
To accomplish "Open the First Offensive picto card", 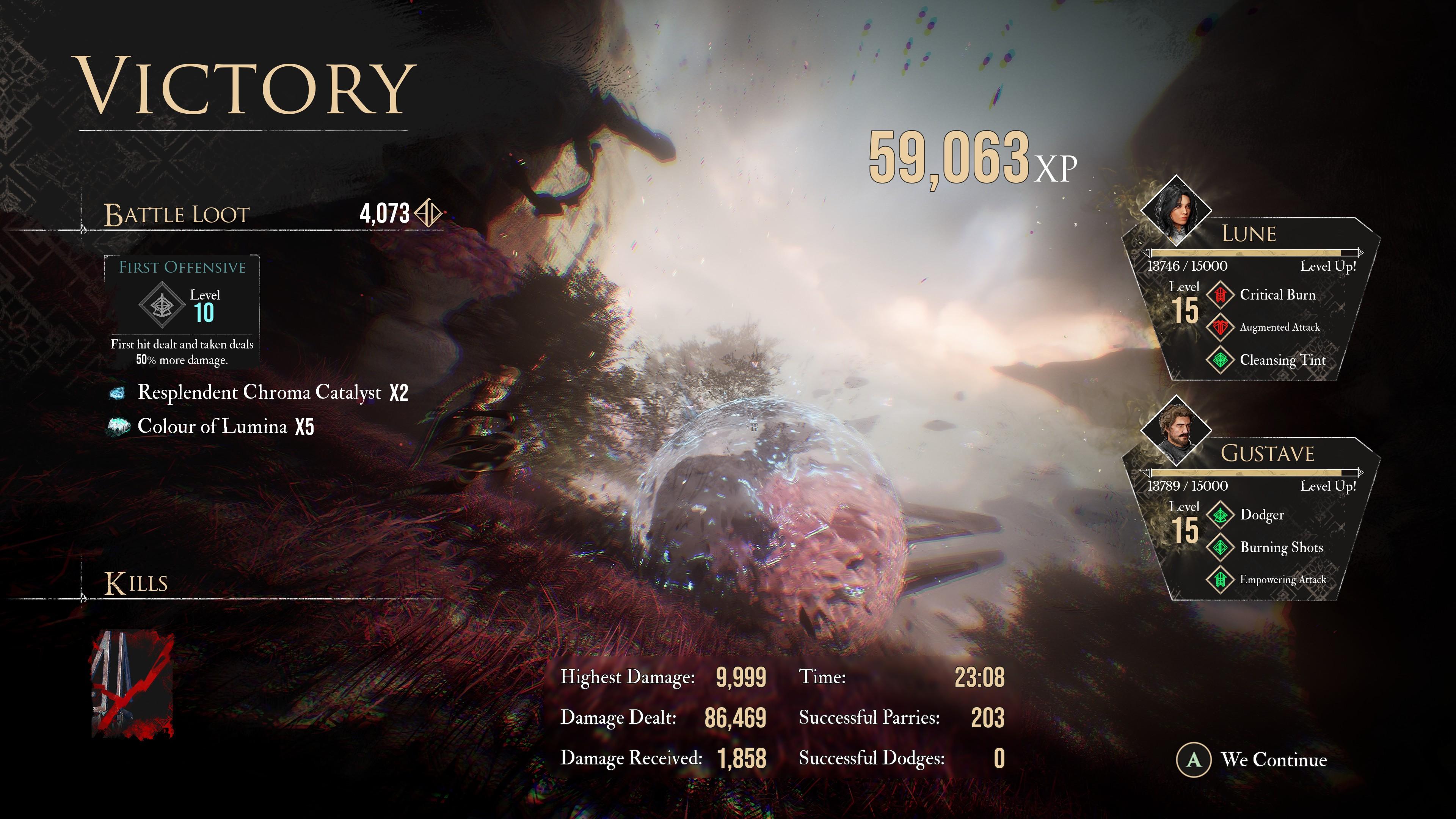I will tap(182, 310).
